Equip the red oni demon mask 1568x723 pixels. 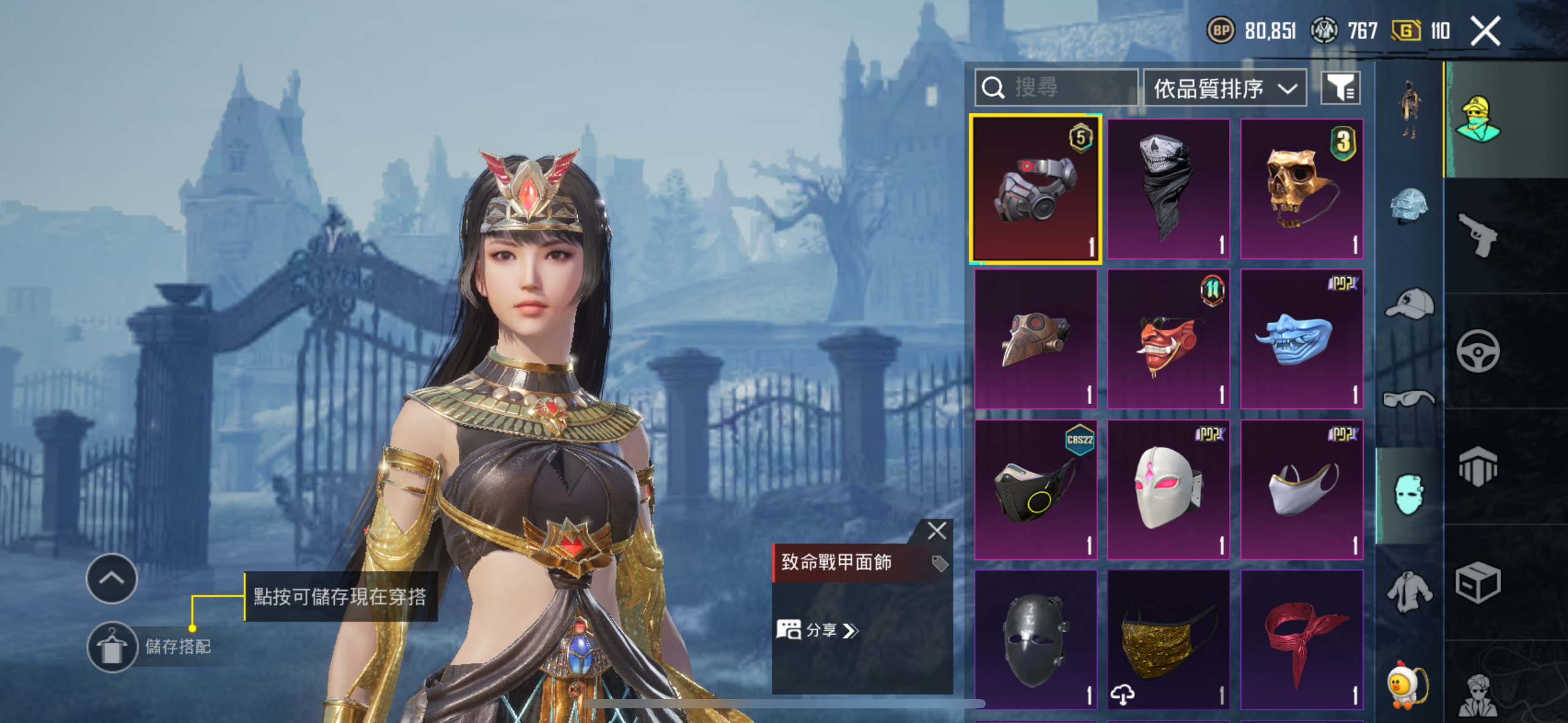[1168, 339]
